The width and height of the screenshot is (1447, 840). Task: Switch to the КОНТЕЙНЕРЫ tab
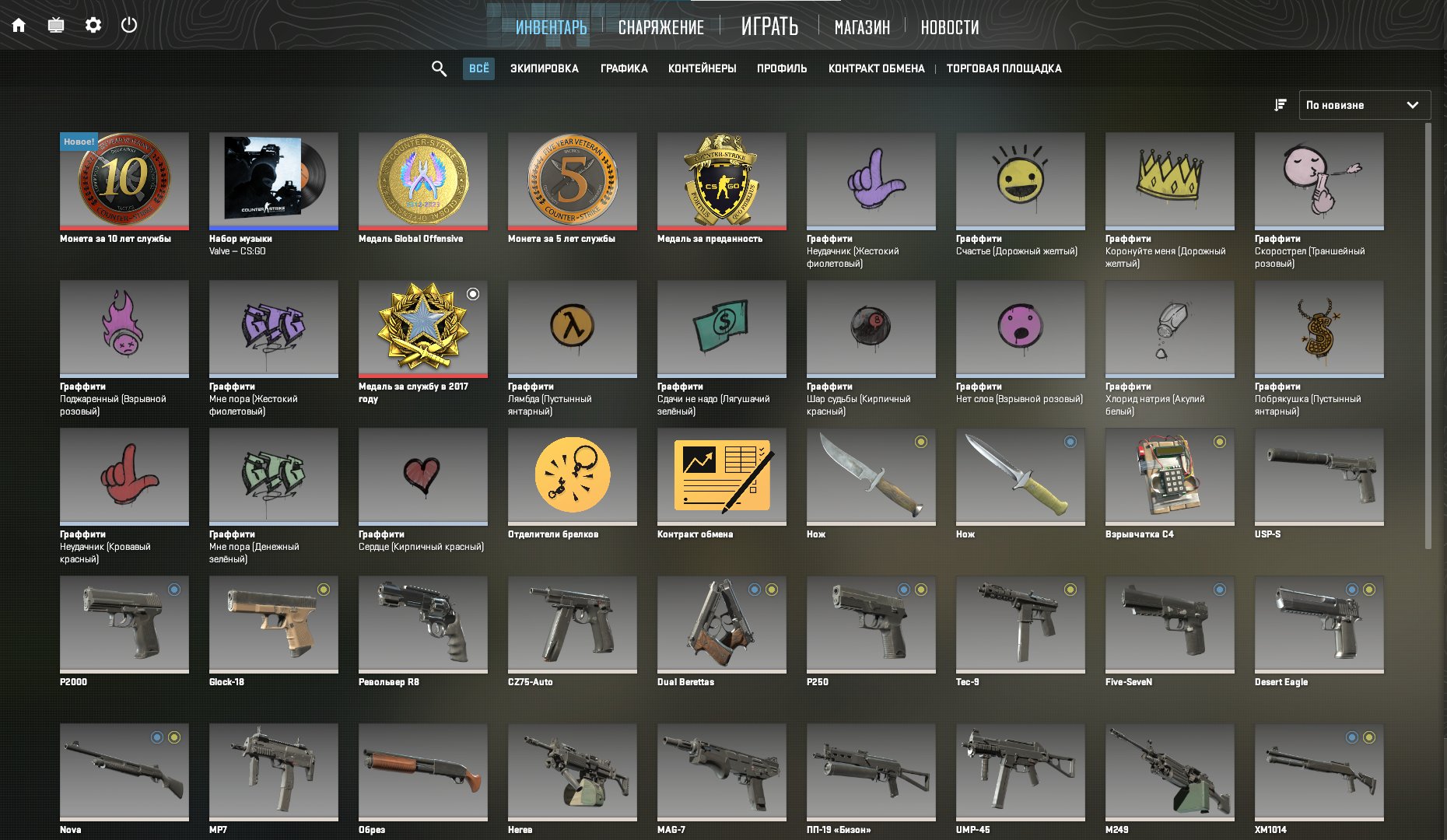pyautogui.click(x=702, y=68)
